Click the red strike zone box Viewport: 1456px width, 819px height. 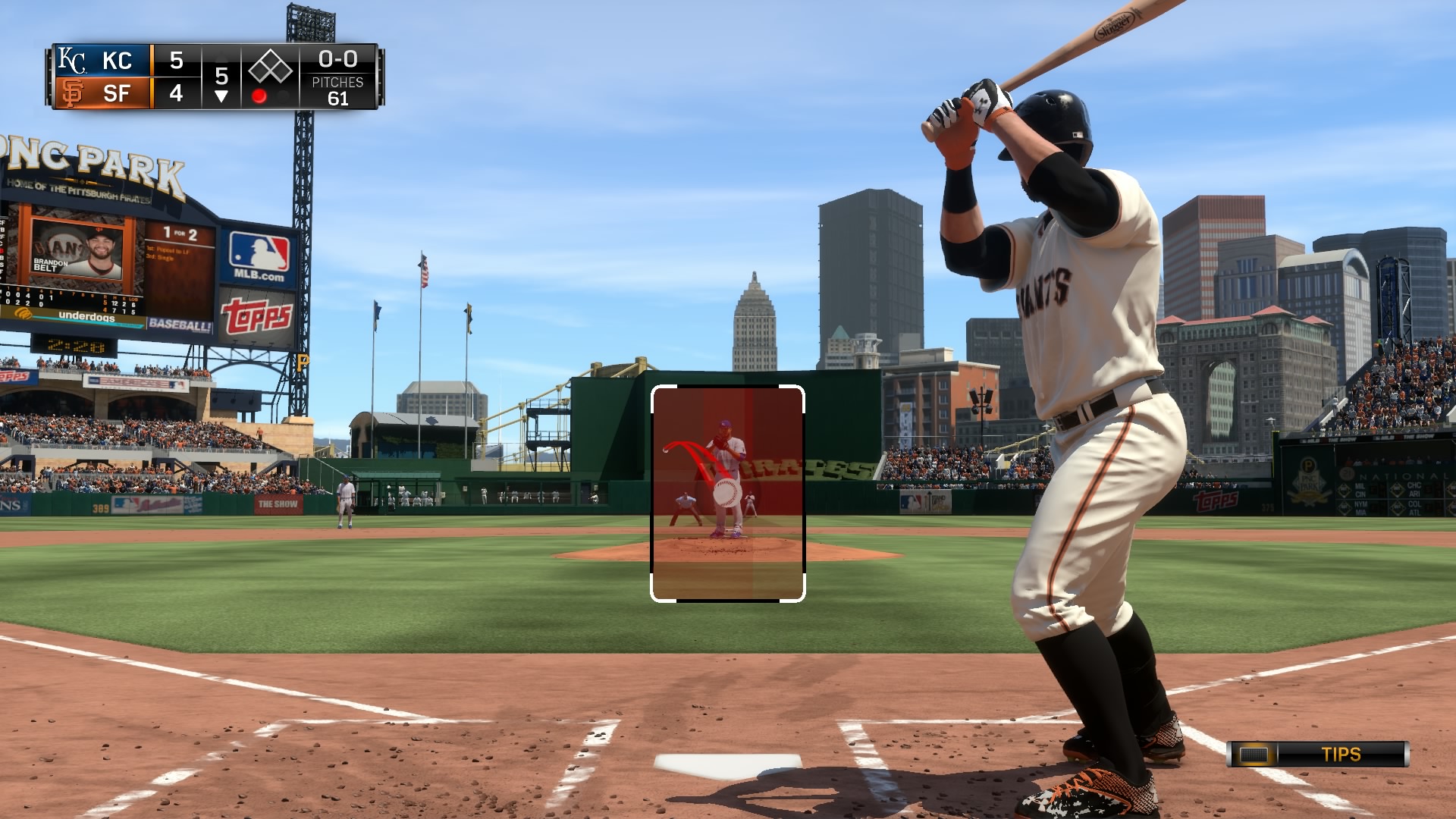point(728,494)
